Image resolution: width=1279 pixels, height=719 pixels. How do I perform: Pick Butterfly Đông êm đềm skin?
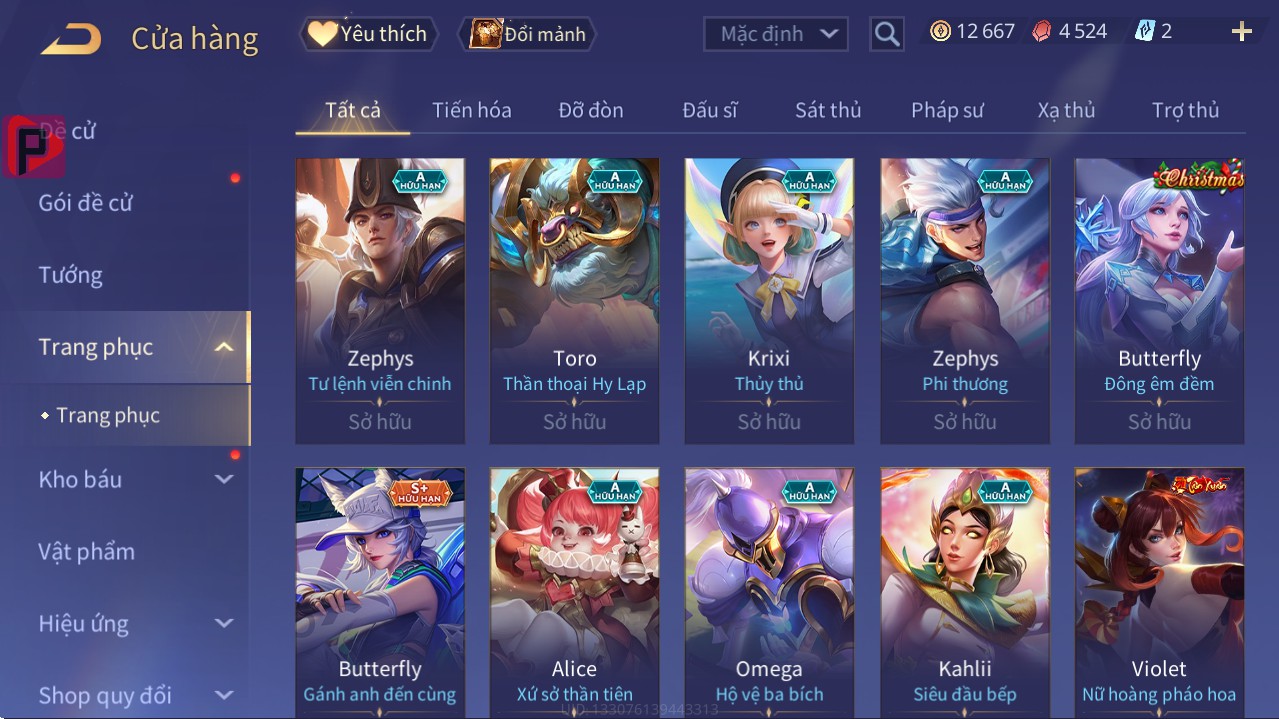point(1159,300)
